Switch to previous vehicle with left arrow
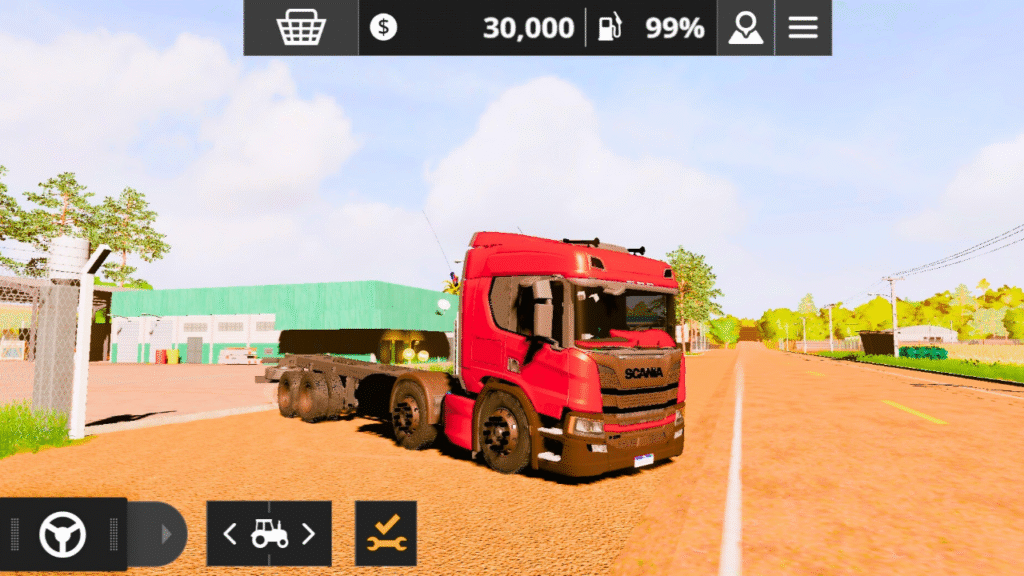The width and height of the screenshot is (1024, 576). pyautogui.click(x=230, y=534)
